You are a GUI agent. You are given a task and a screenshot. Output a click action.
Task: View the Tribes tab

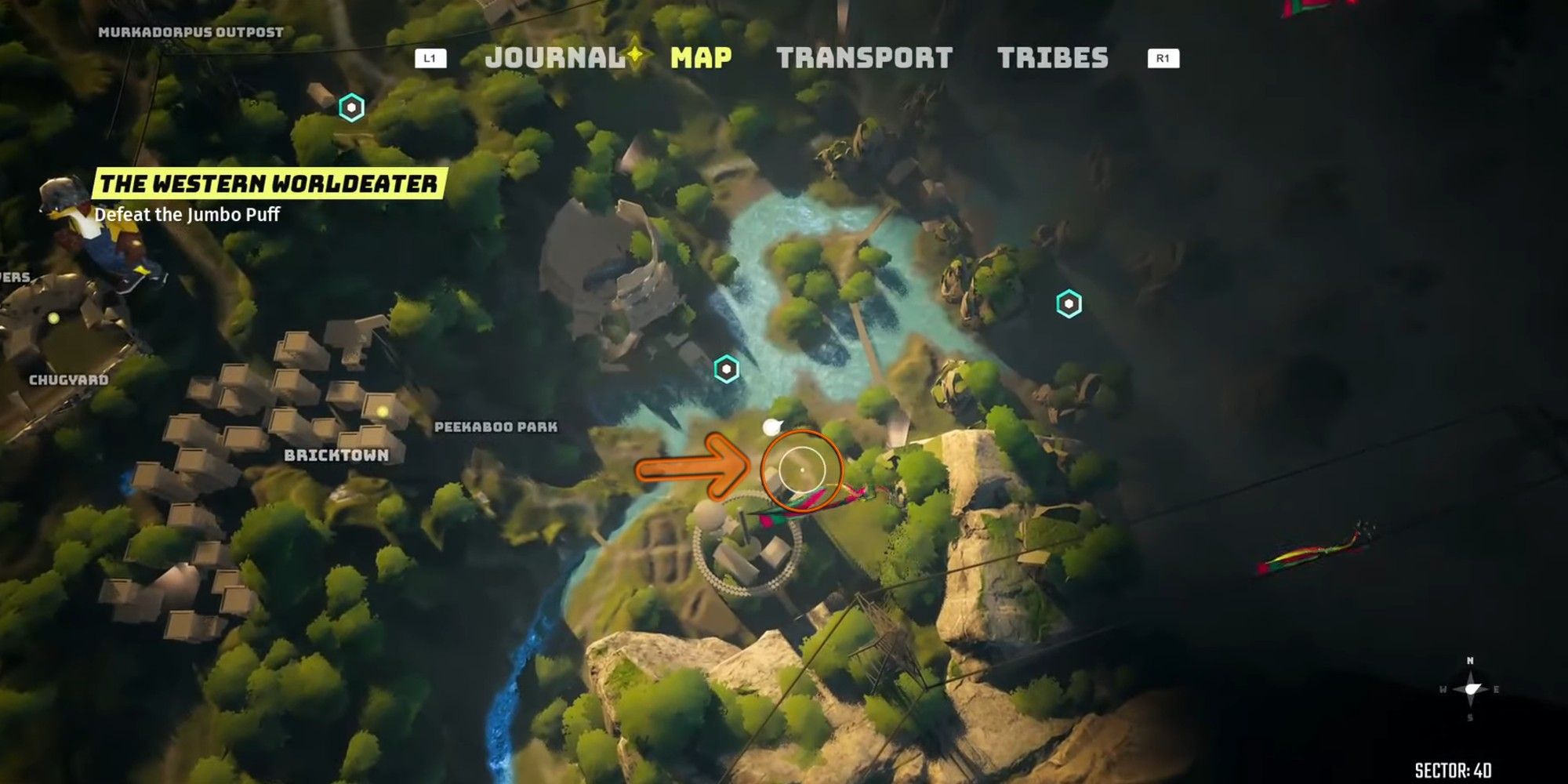(1054, 57)
